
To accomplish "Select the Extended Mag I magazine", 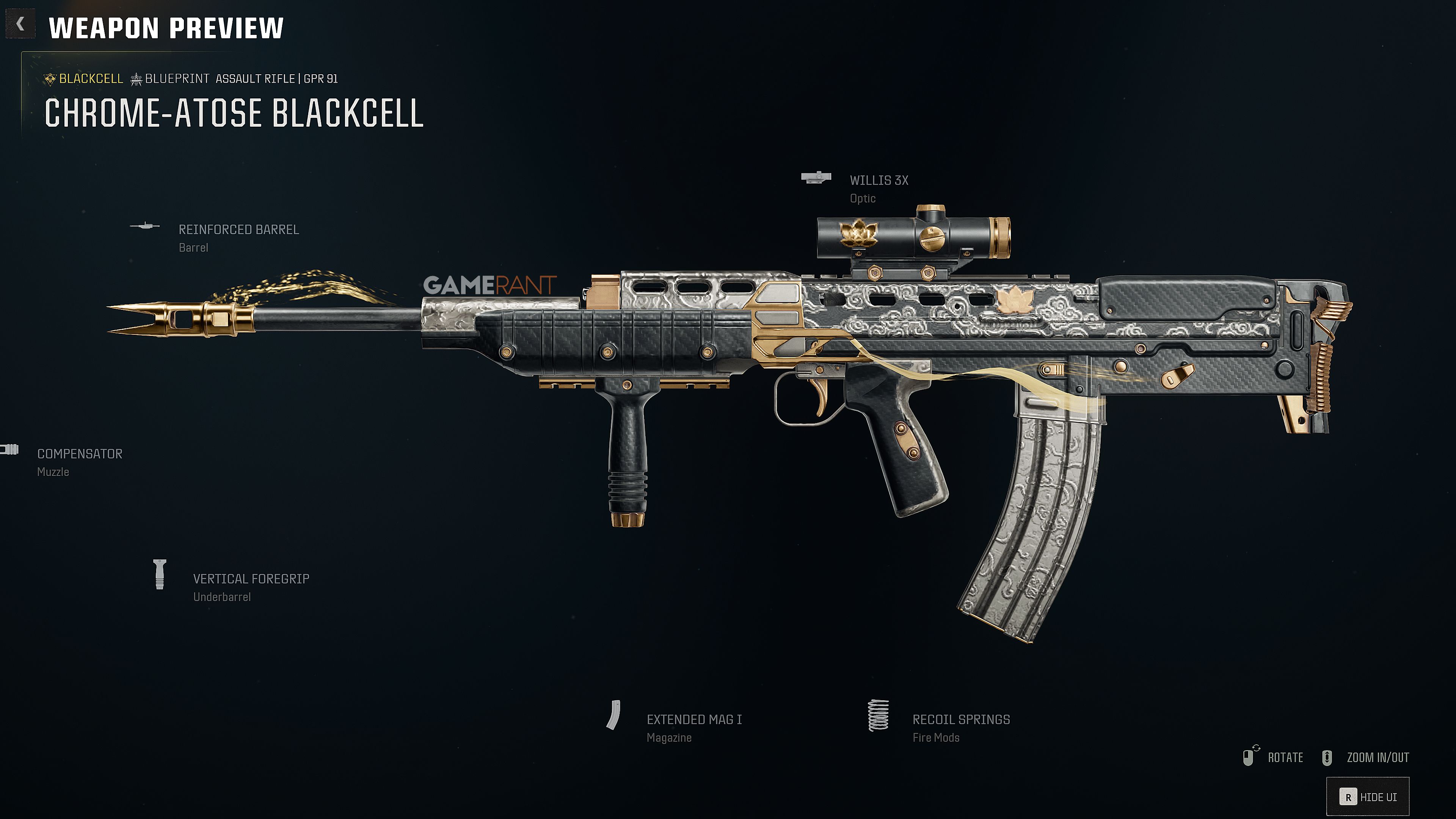I will [x=693, y=720].
